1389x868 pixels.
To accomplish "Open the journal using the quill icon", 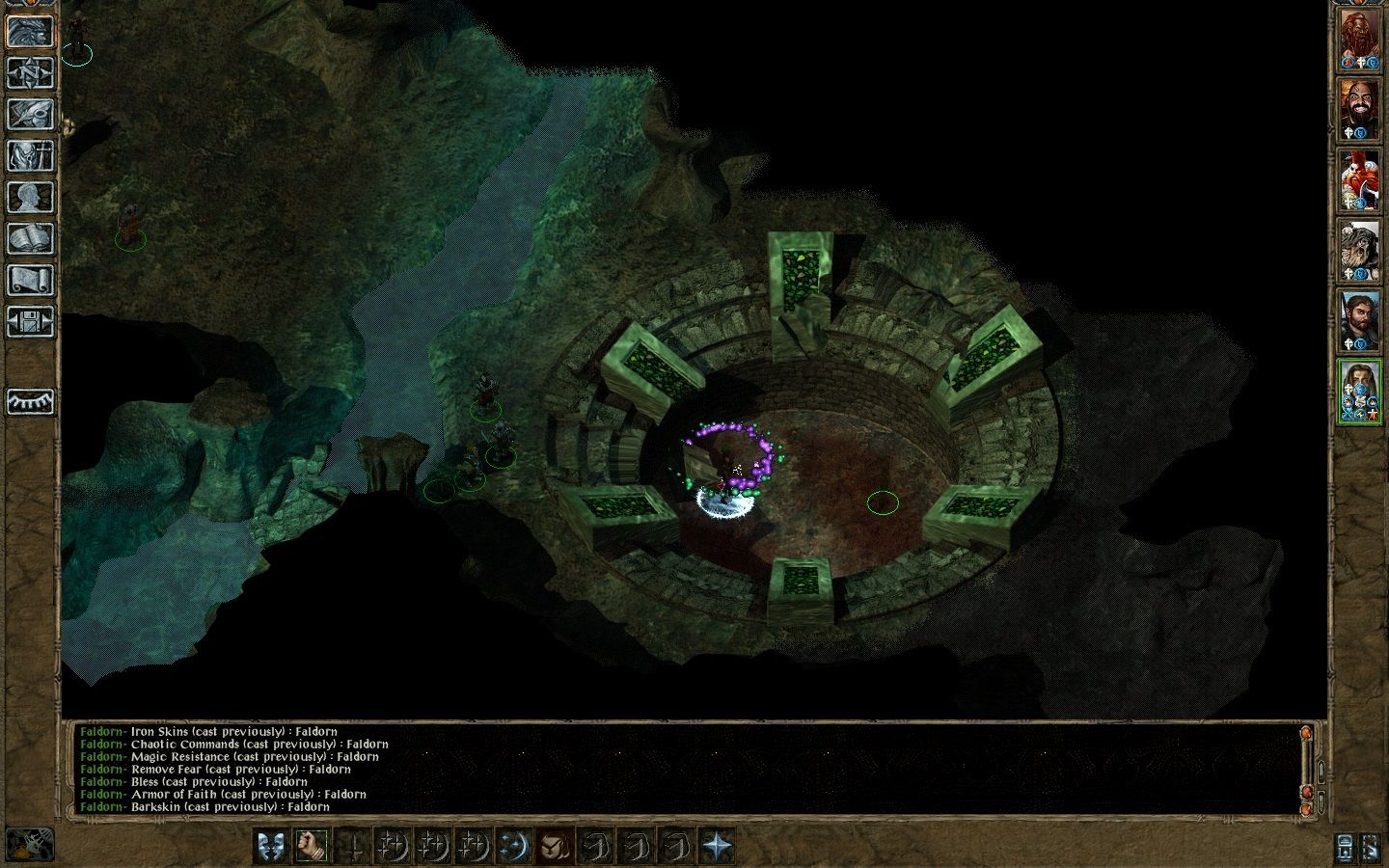I will (29, 114).
